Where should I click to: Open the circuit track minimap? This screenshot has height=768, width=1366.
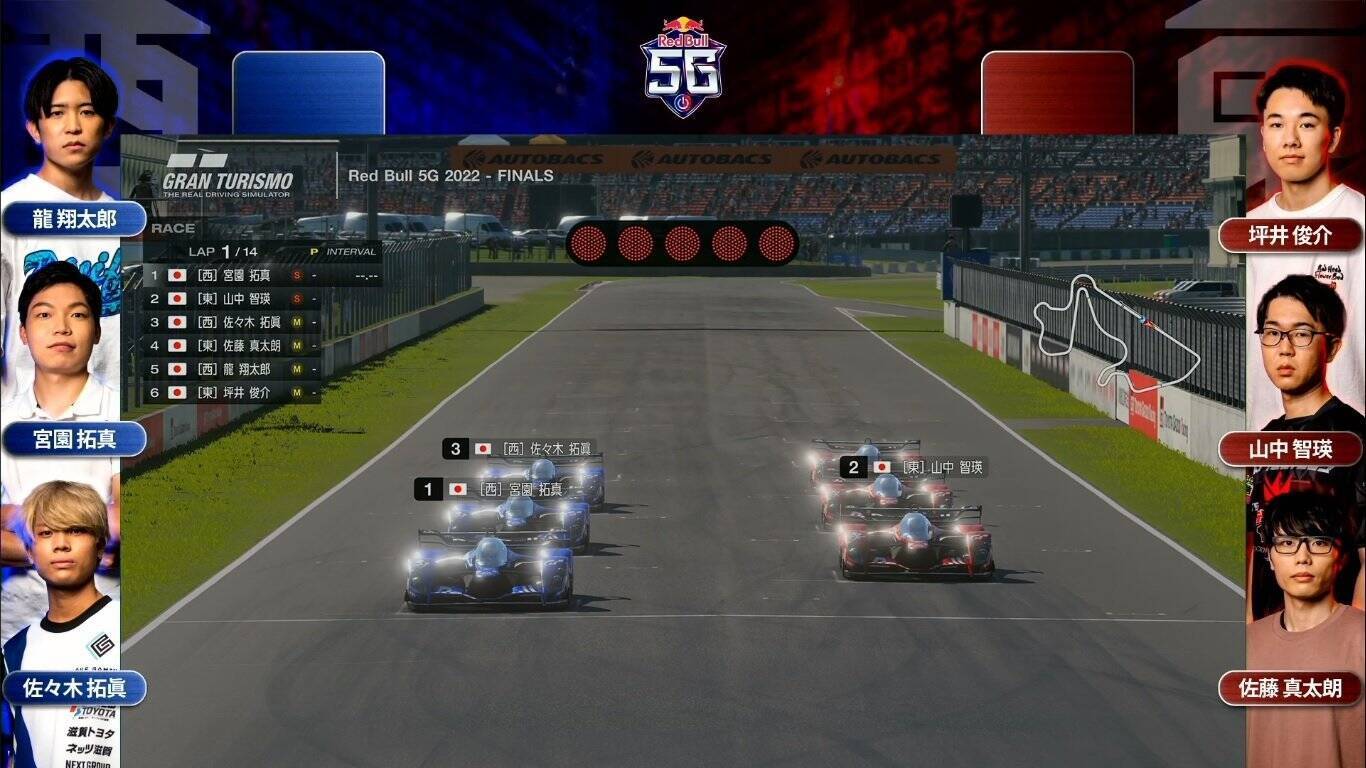pyautogui.click(x=1115, y=330)
